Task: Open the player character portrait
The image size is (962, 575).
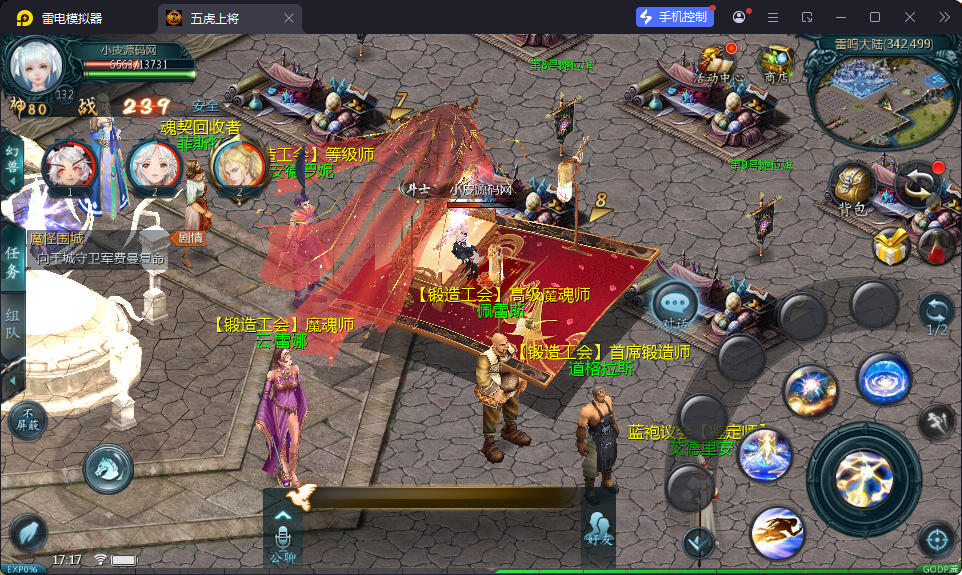Action: [x=37, y=64]
